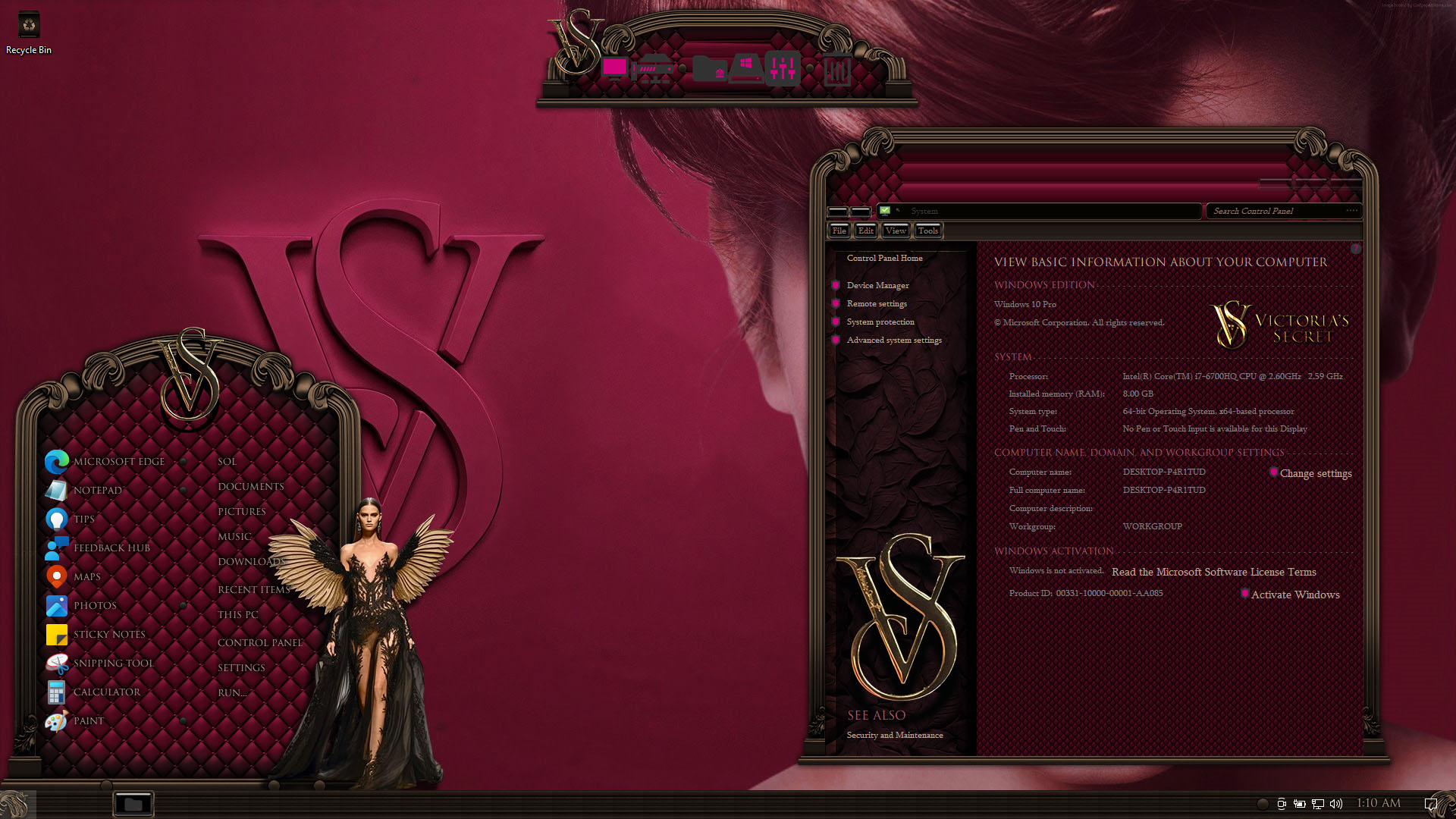The image size is (1456, 819).
Task: Open Advanced system settings link
Action: pos(894,340)
